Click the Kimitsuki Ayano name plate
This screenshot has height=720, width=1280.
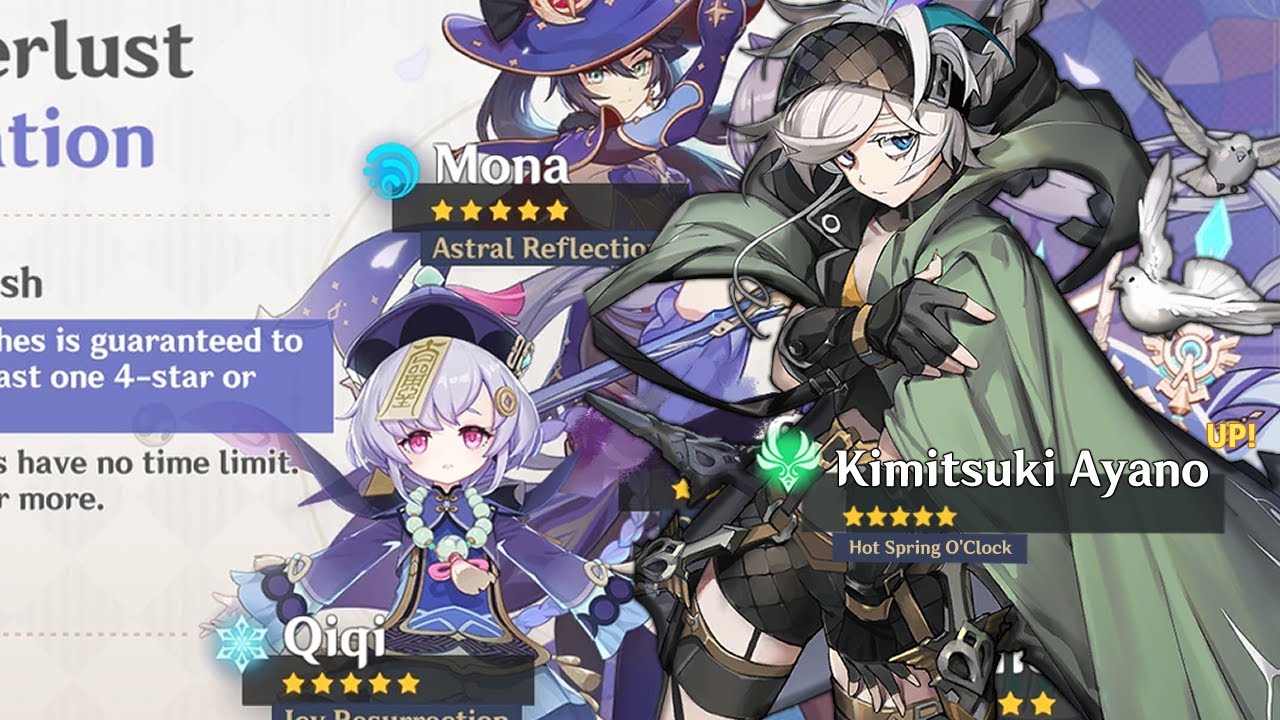pyautogui.click(x=1021, y=470)
